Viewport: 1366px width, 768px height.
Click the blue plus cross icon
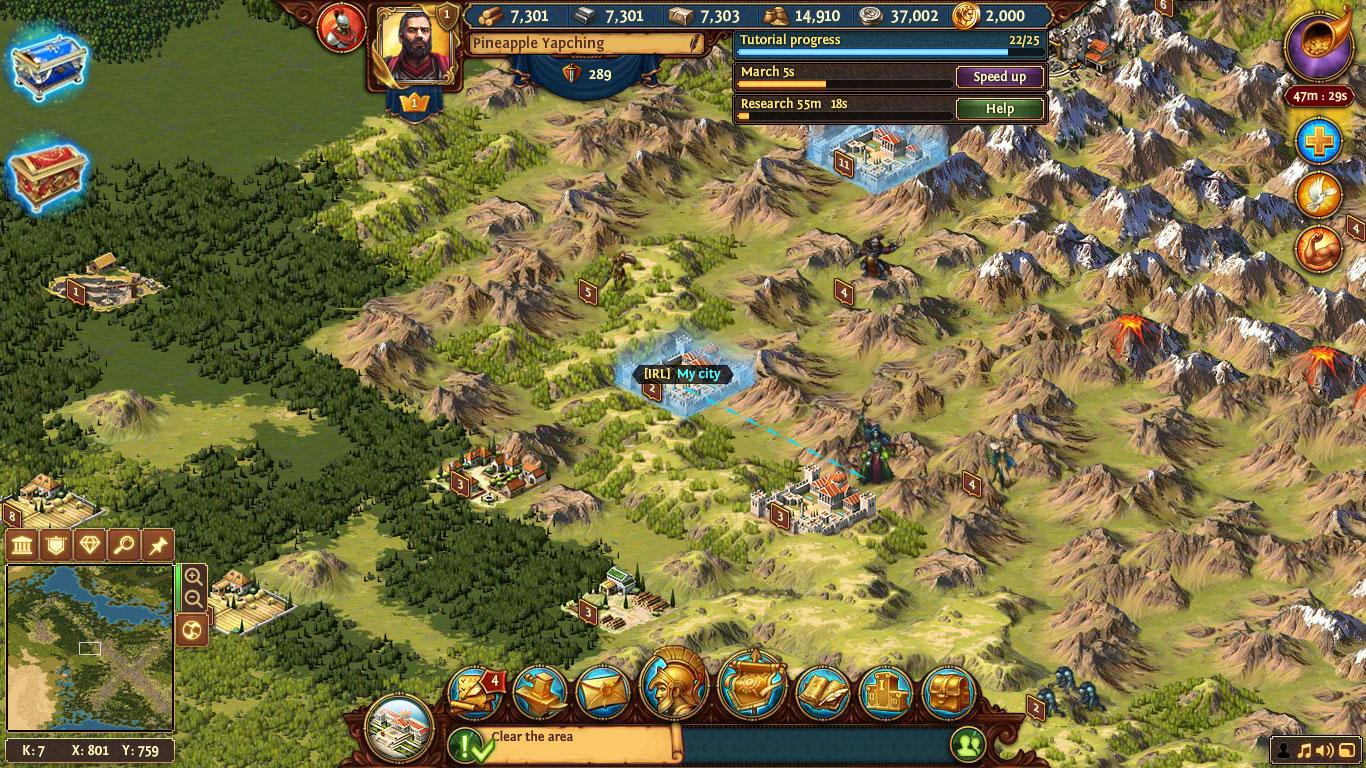point(1319,142)
